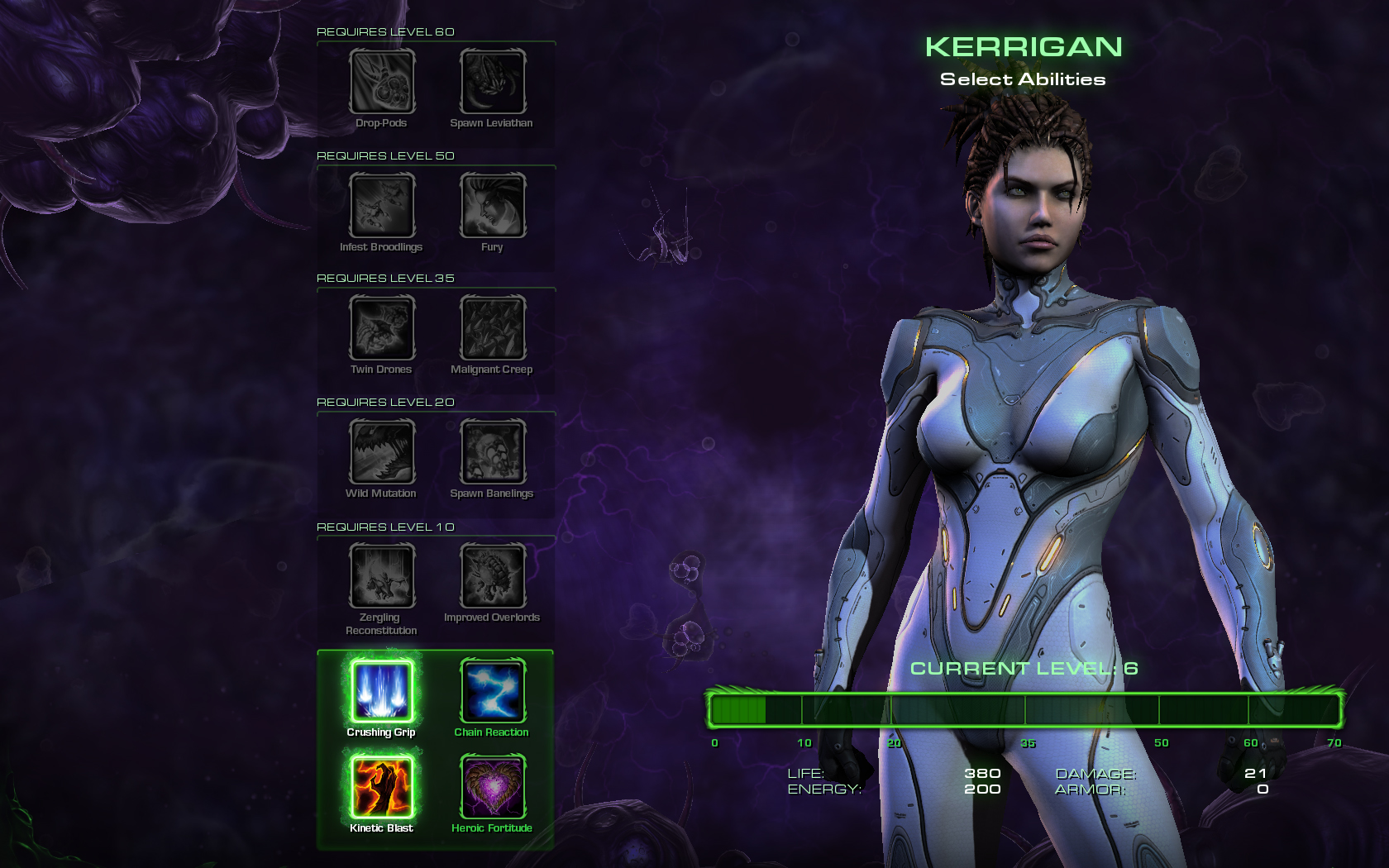Select the Crushing Grip ability
Screen dimensions: 1389x868
click(x=381, y=691)
